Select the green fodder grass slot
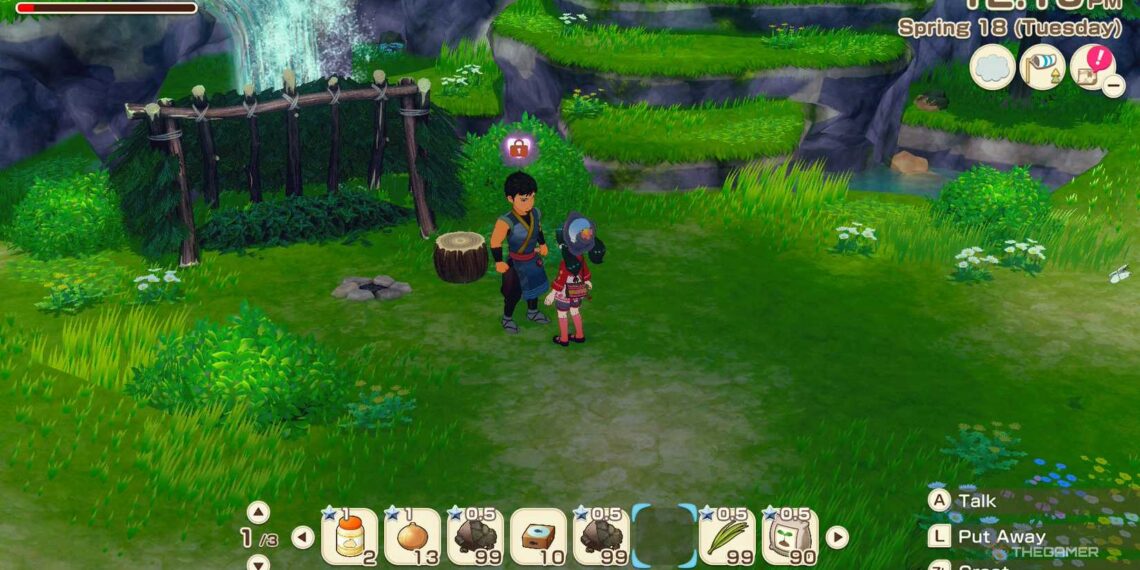 click(727, 537)
